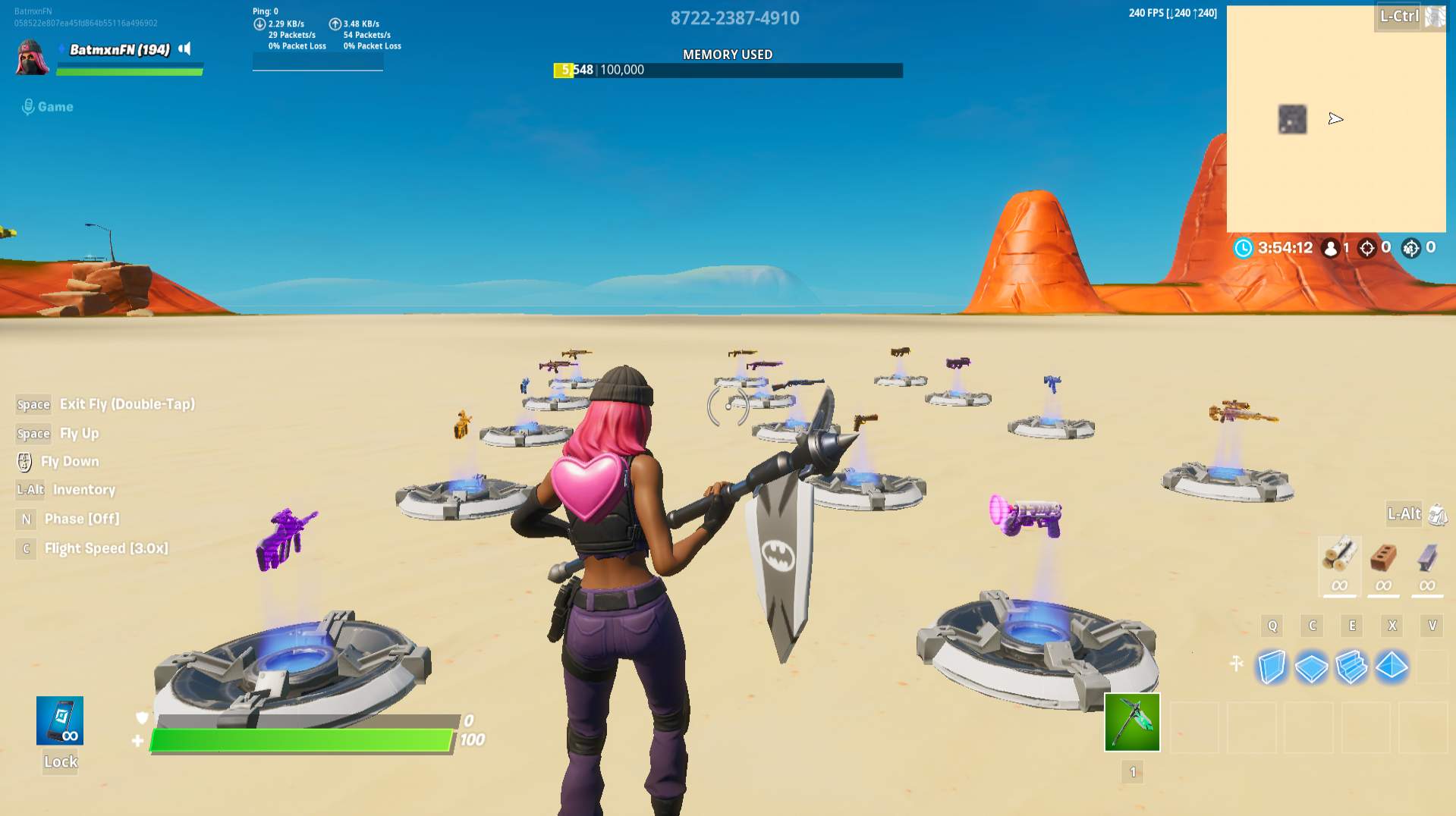The width and height of the screenshot is (1456, 816).
Task: Click an empty hotbar slot beside pickaxe
Action: pos(1195,727)
